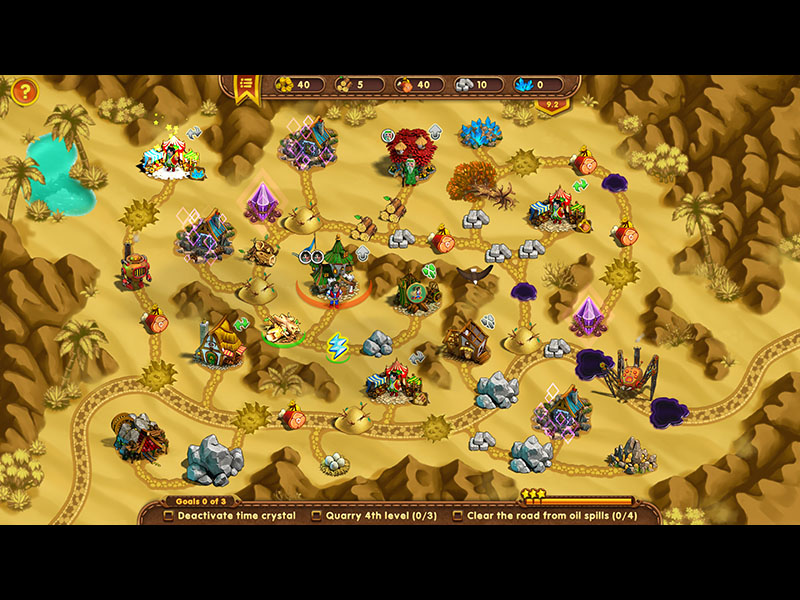The image size is (800, 600).
Task: Select the Clear the road from oil spills goal
Action: (545, 516)
